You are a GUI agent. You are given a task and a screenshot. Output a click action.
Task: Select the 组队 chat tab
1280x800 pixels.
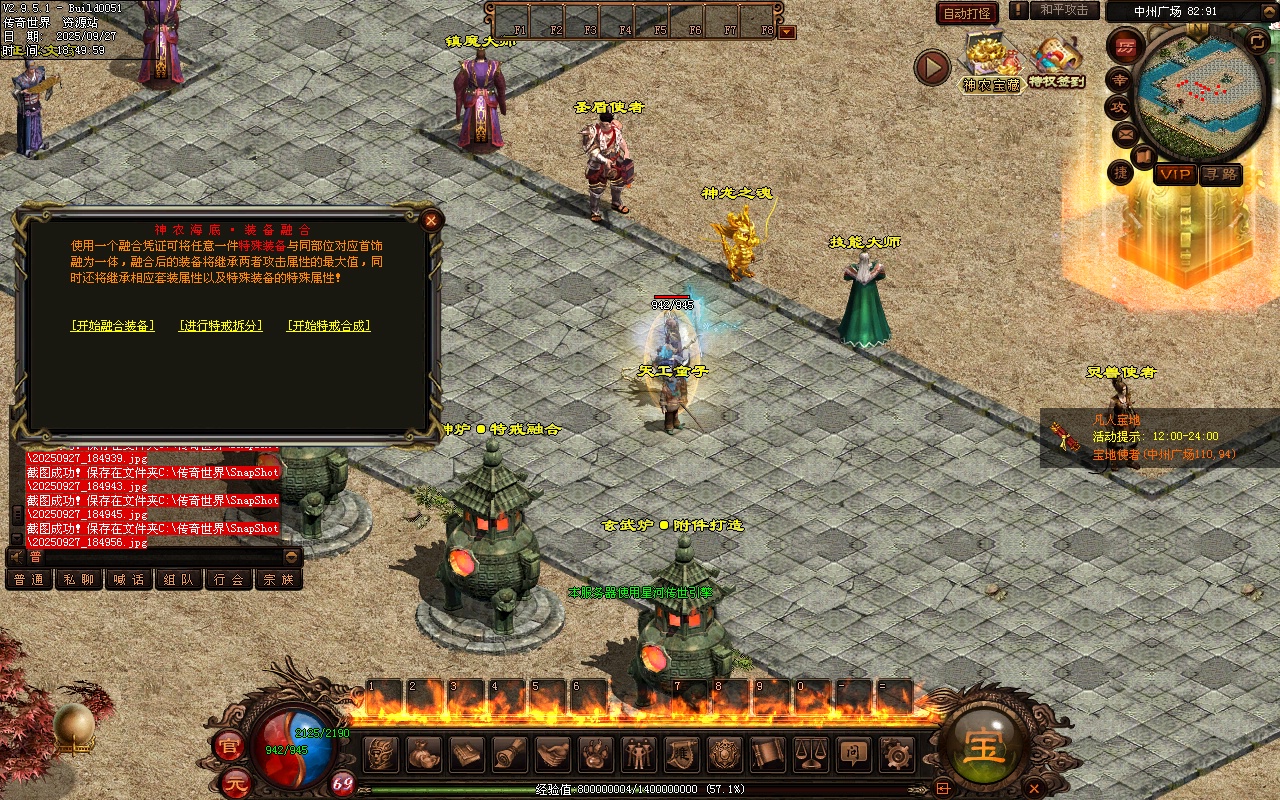[x=179, y=580]
